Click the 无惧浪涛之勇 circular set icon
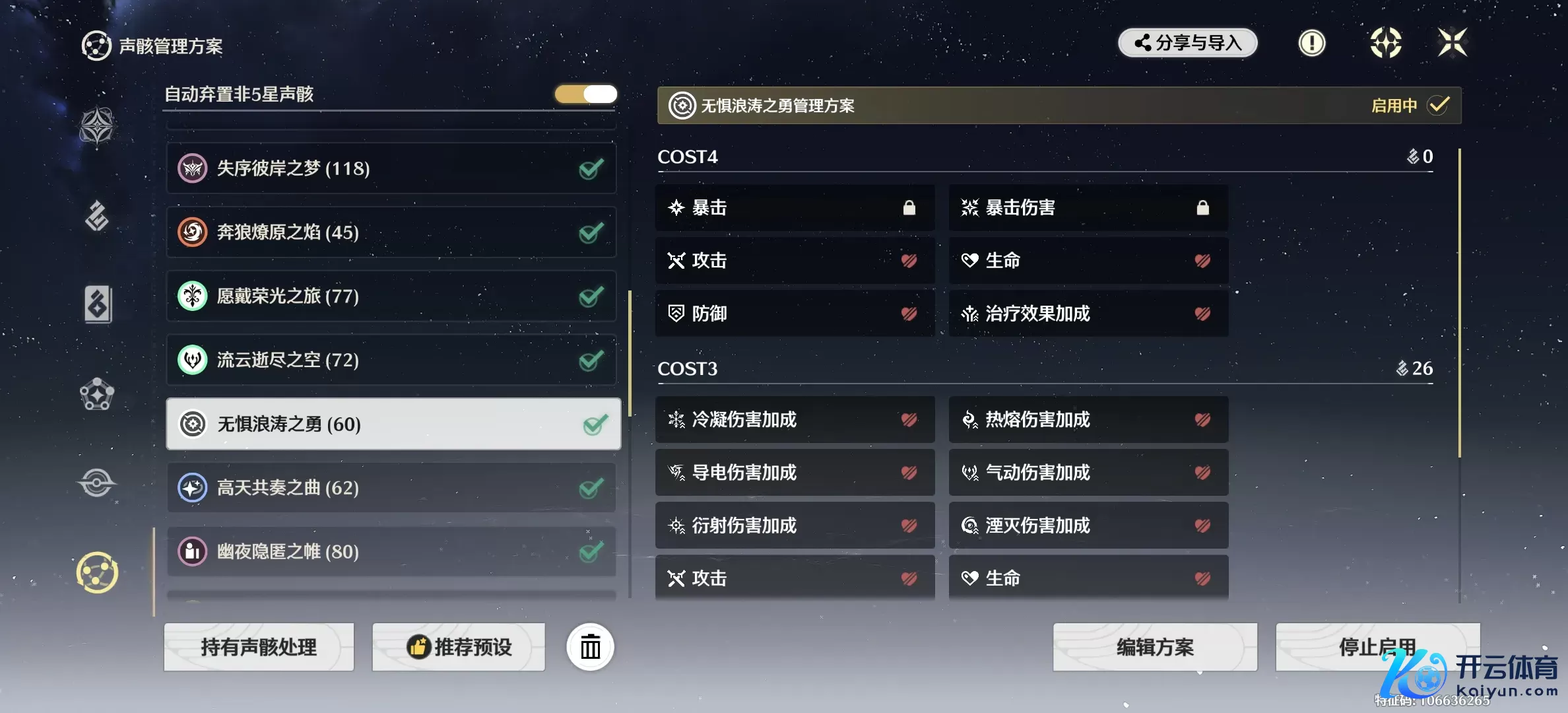The width and height of the screenshot is (1568, 713). point(192,424)
